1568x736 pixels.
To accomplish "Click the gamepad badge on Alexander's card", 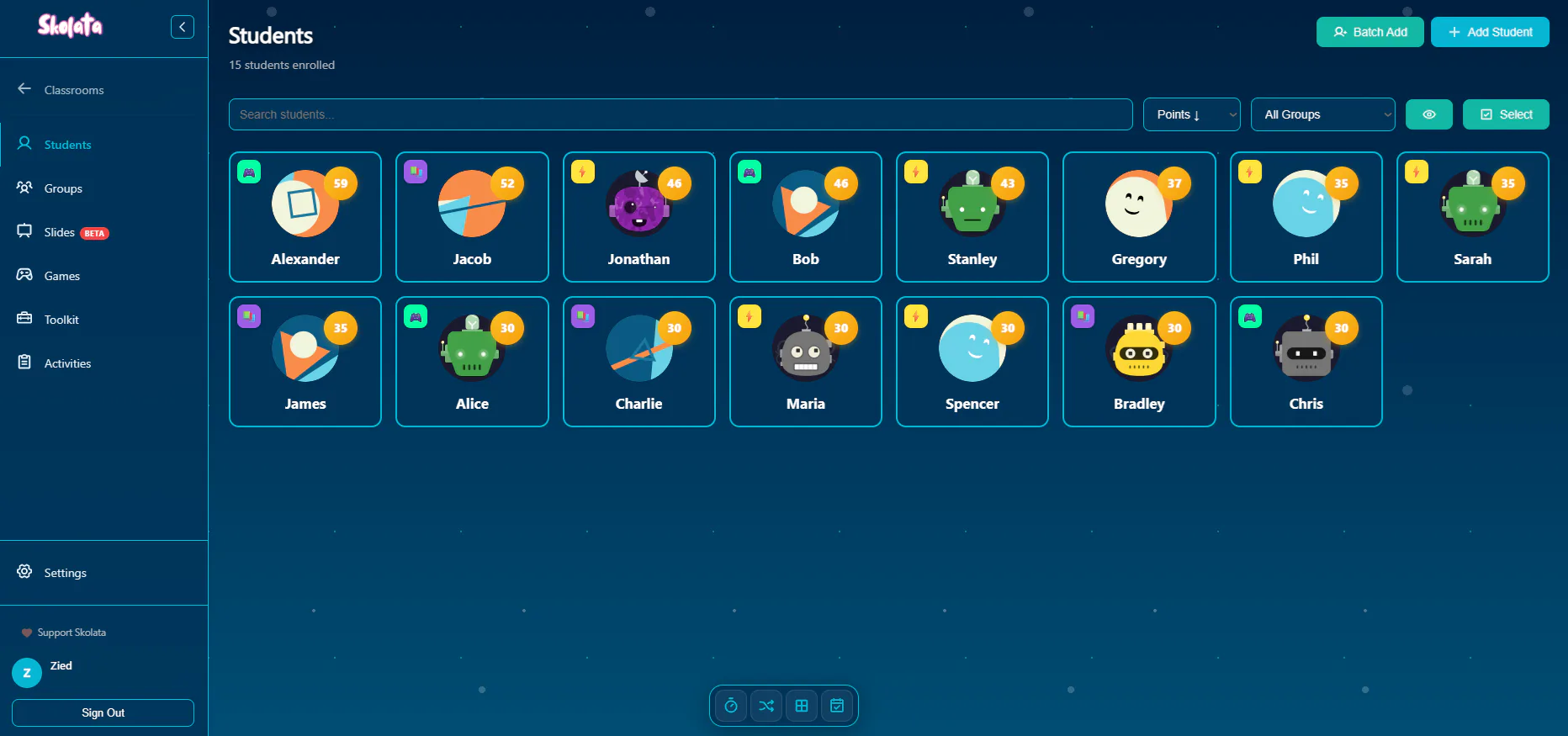I will coord(249,171).
